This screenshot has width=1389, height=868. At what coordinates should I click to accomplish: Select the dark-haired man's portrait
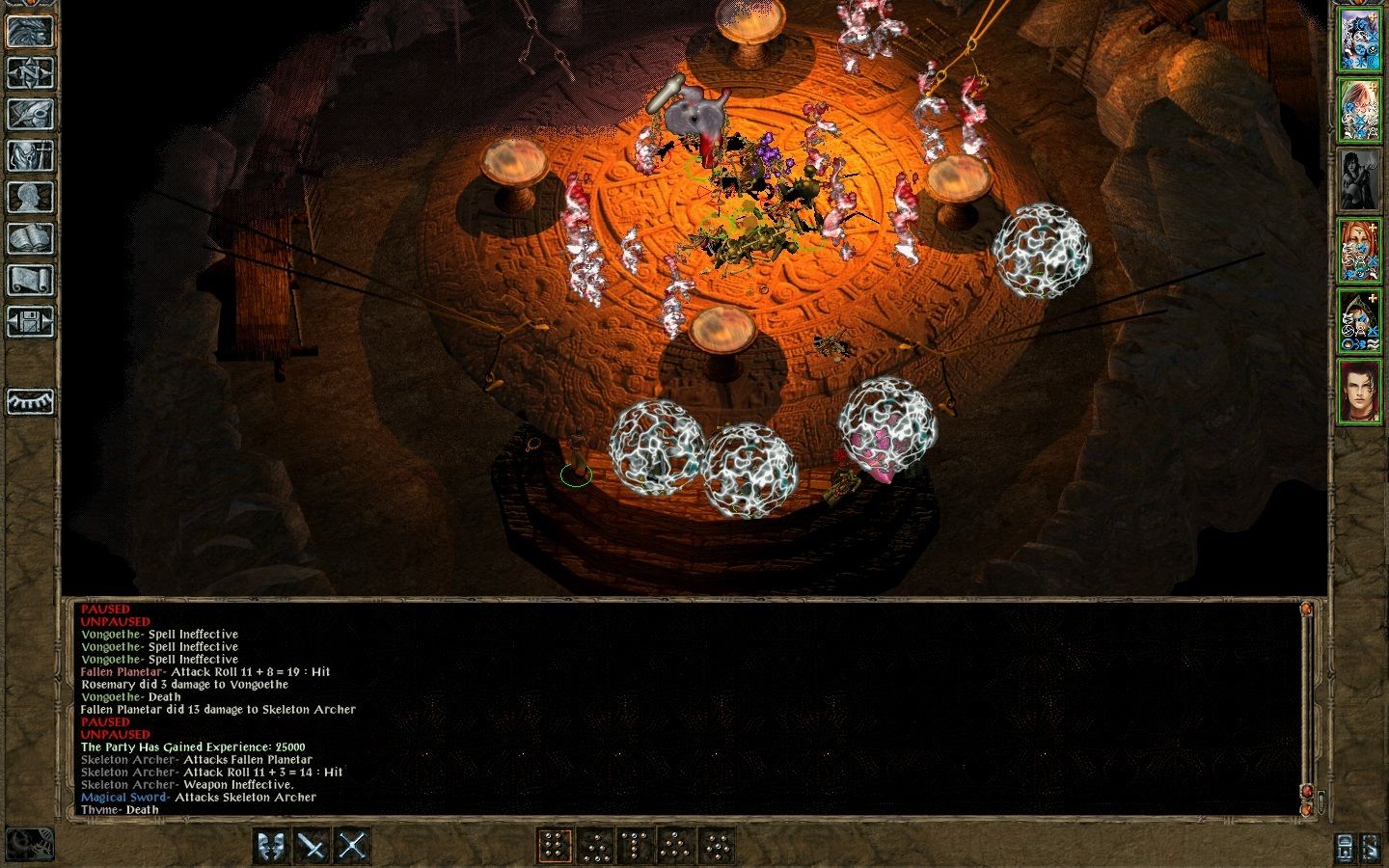[x=1359, y=392]
